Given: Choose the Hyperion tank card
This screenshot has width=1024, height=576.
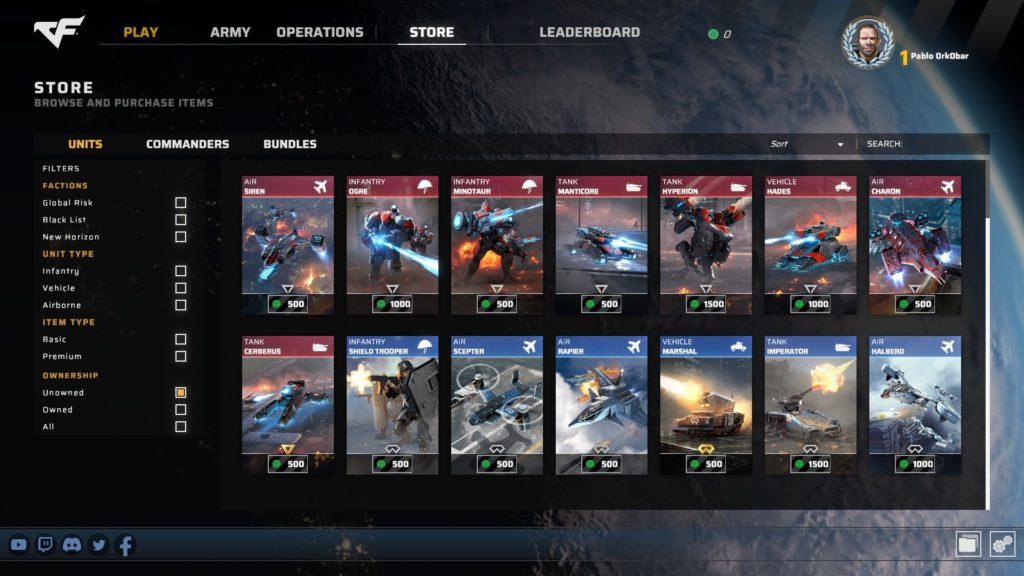Looking at the screenshot, I should coord(706,245).
